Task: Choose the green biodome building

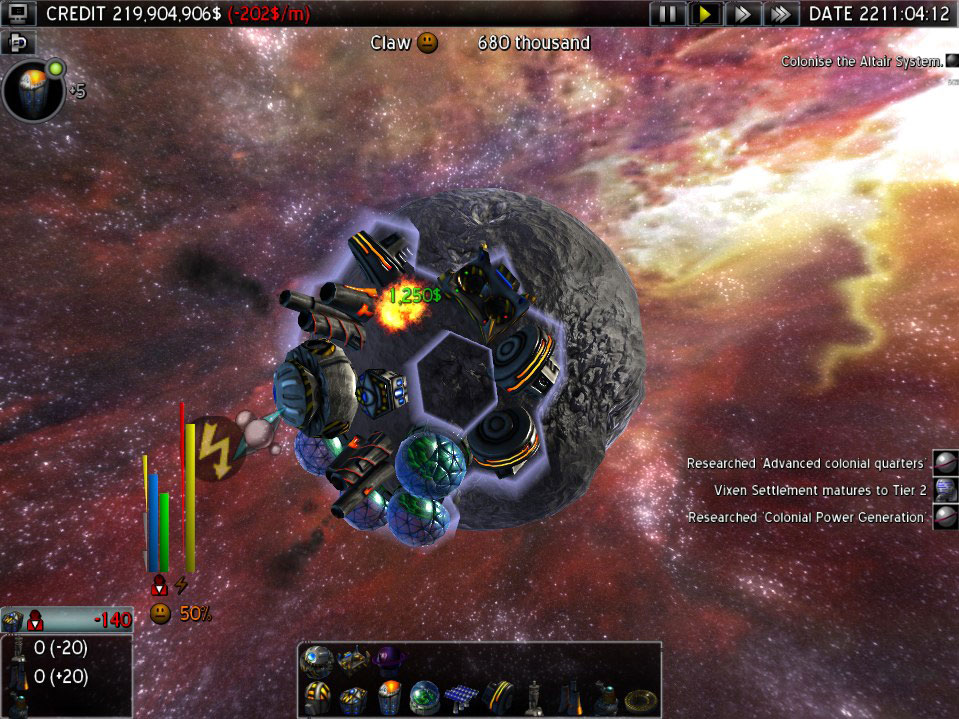Action: (426, 695)
